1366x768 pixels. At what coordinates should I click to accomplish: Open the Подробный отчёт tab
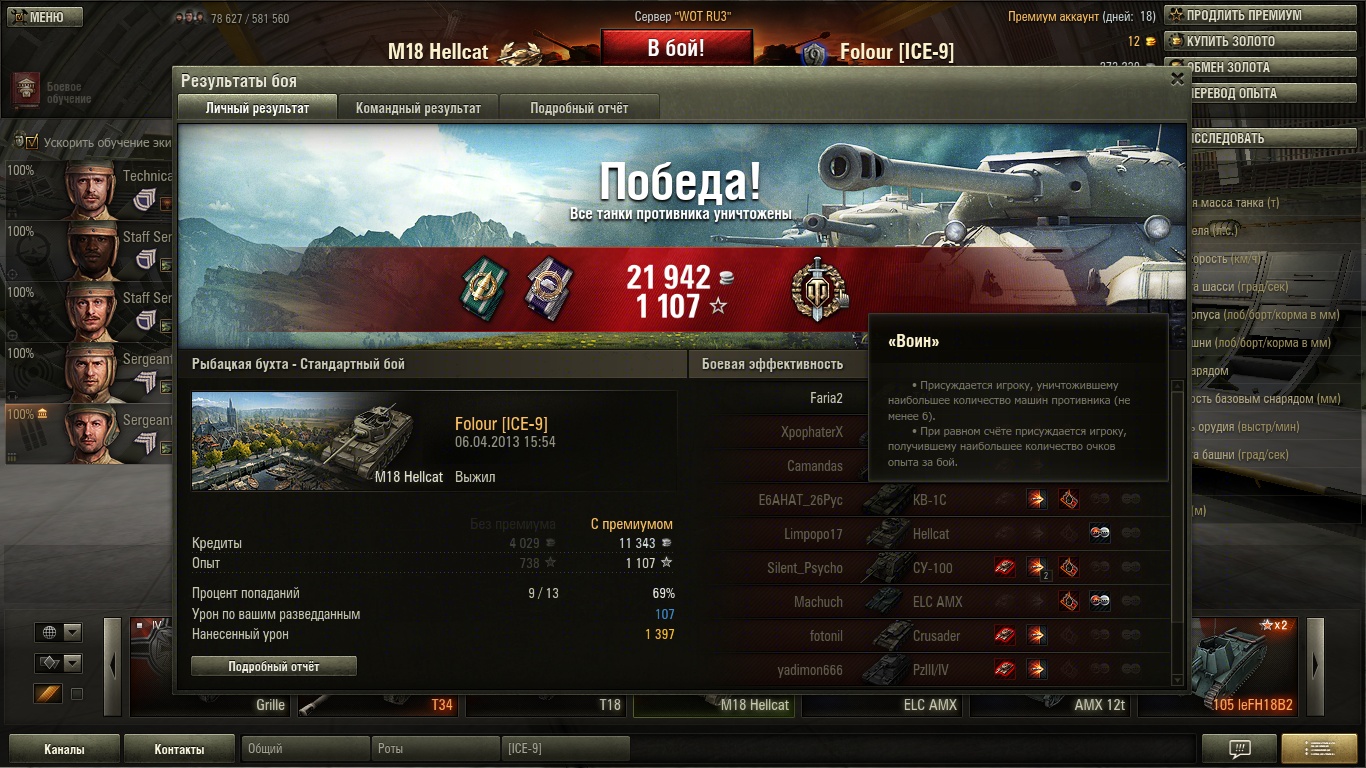[x=579, y=108]
